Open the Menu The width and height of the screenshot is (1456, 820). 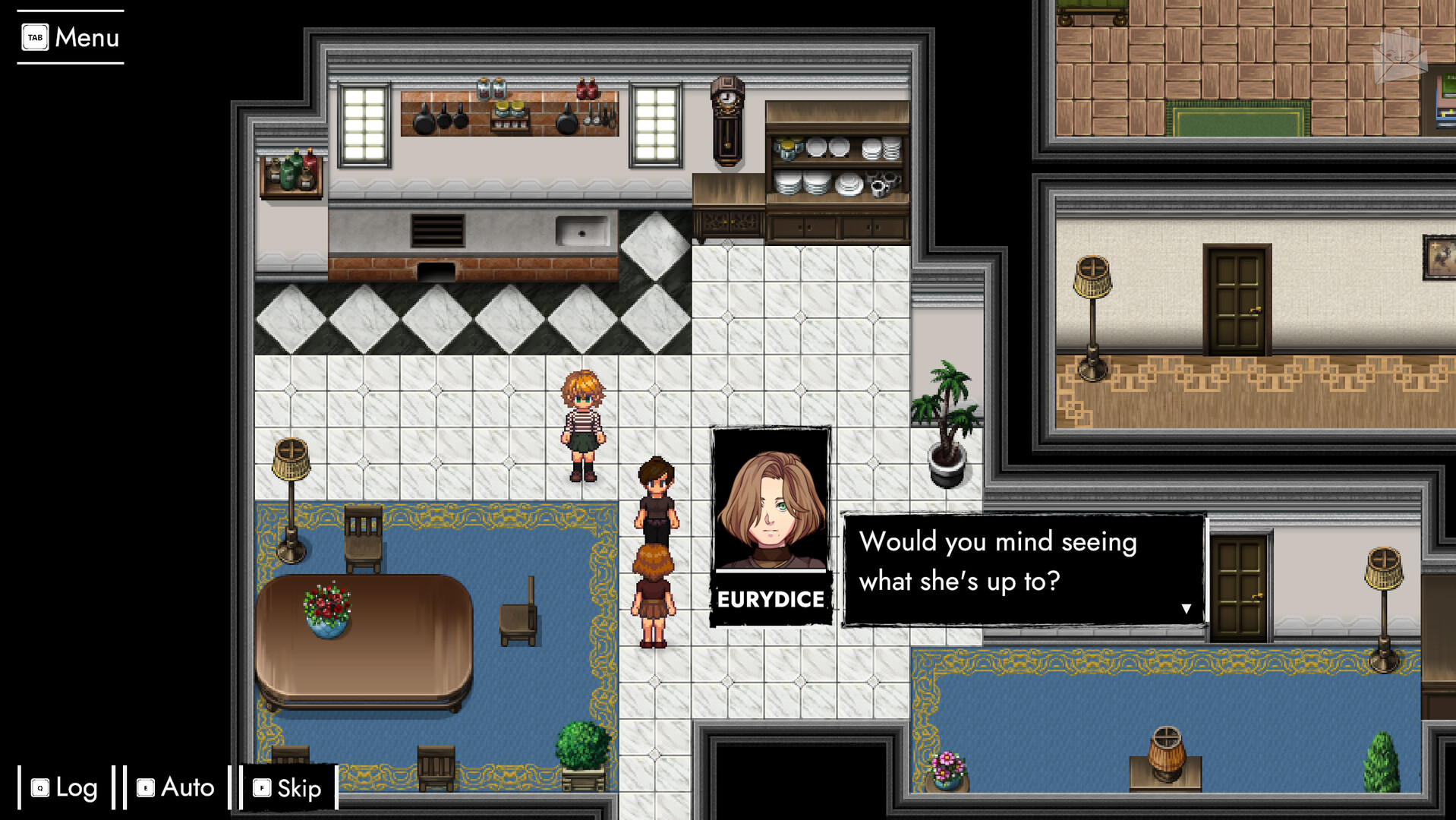point(86,36)
